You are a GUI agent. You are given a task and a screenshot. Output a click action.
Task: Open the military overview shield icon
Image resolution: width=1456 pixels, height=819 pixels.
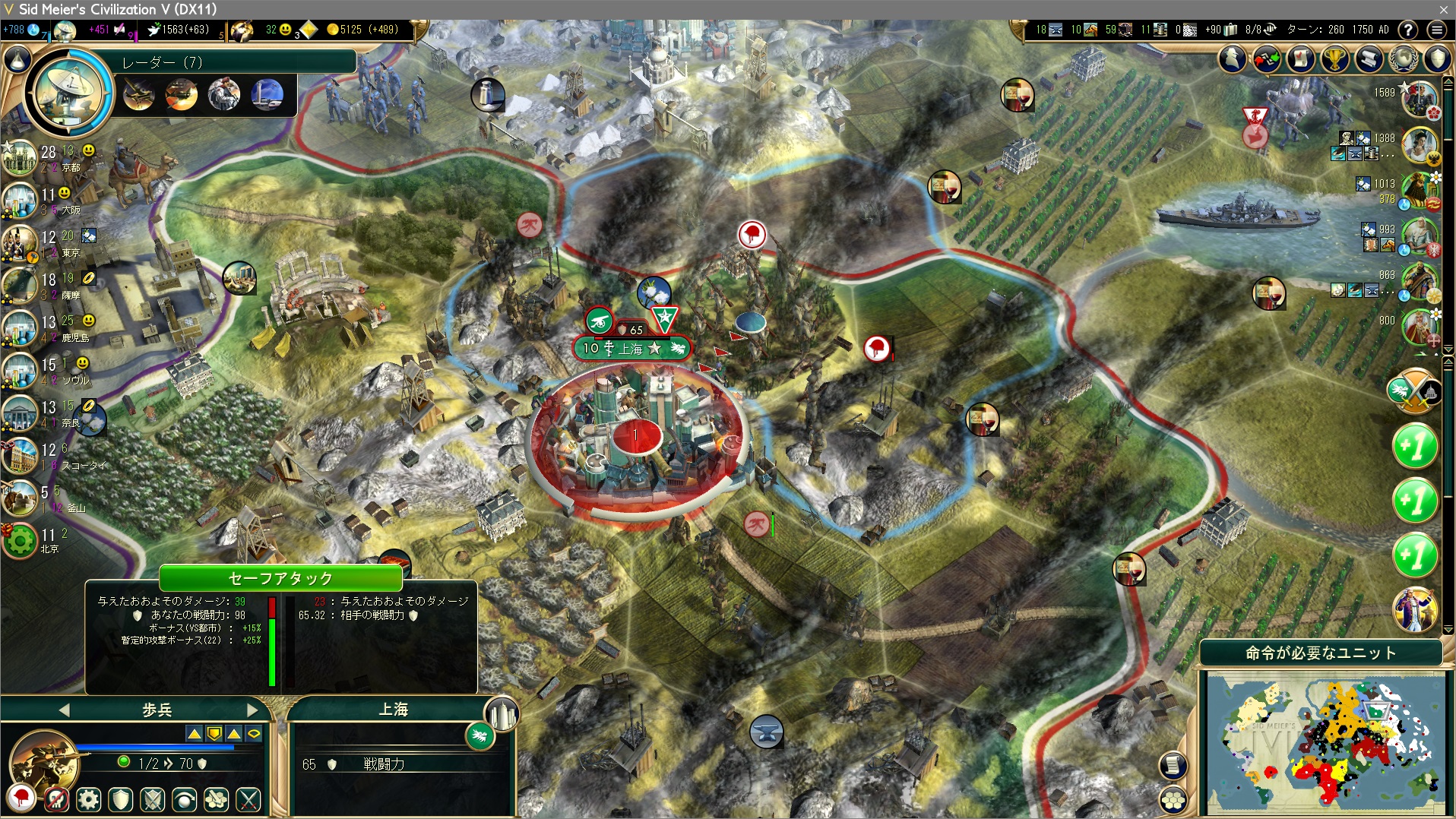click(1438, 58)
